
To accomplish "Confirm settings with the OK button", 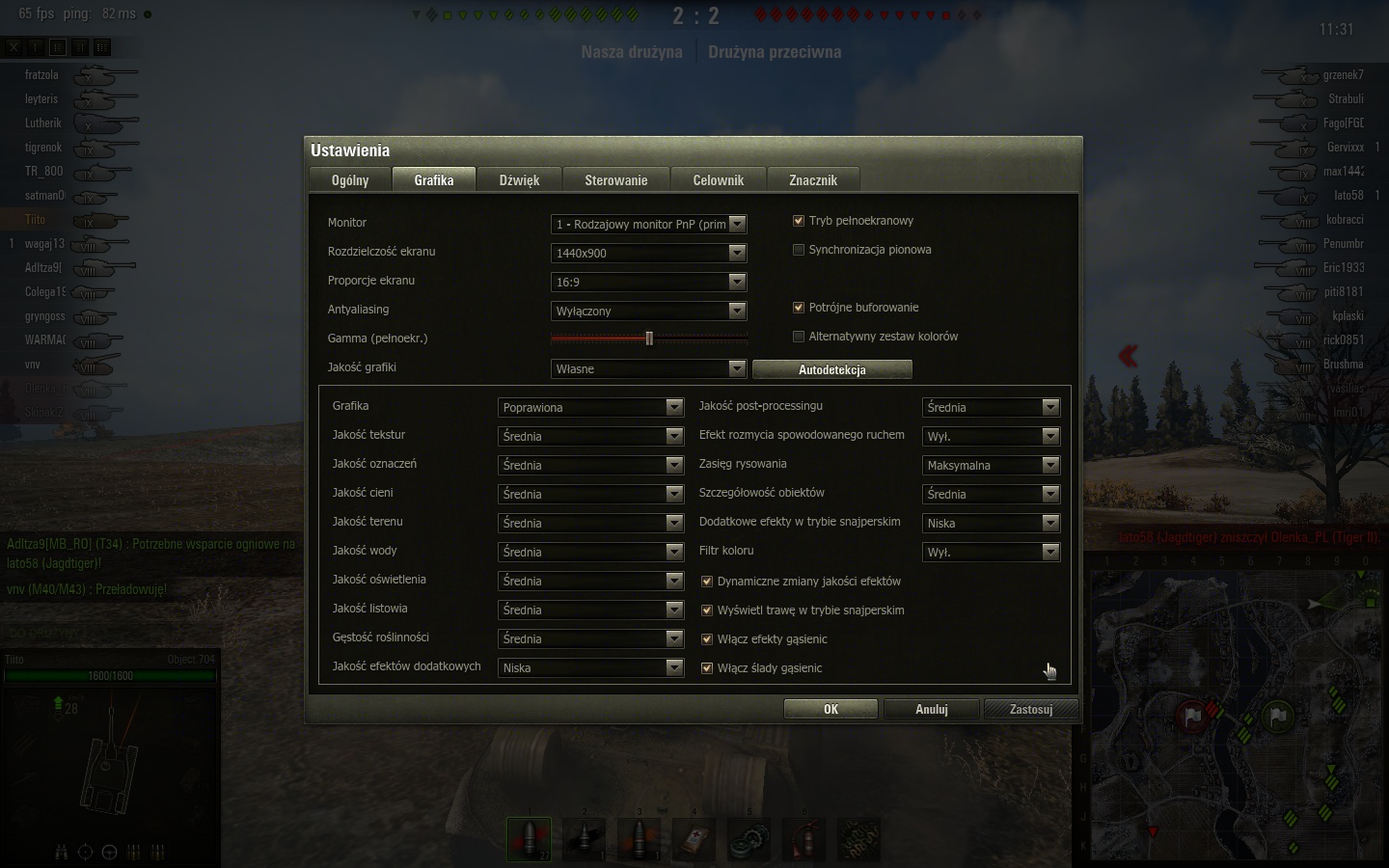I will click(831, 710).
